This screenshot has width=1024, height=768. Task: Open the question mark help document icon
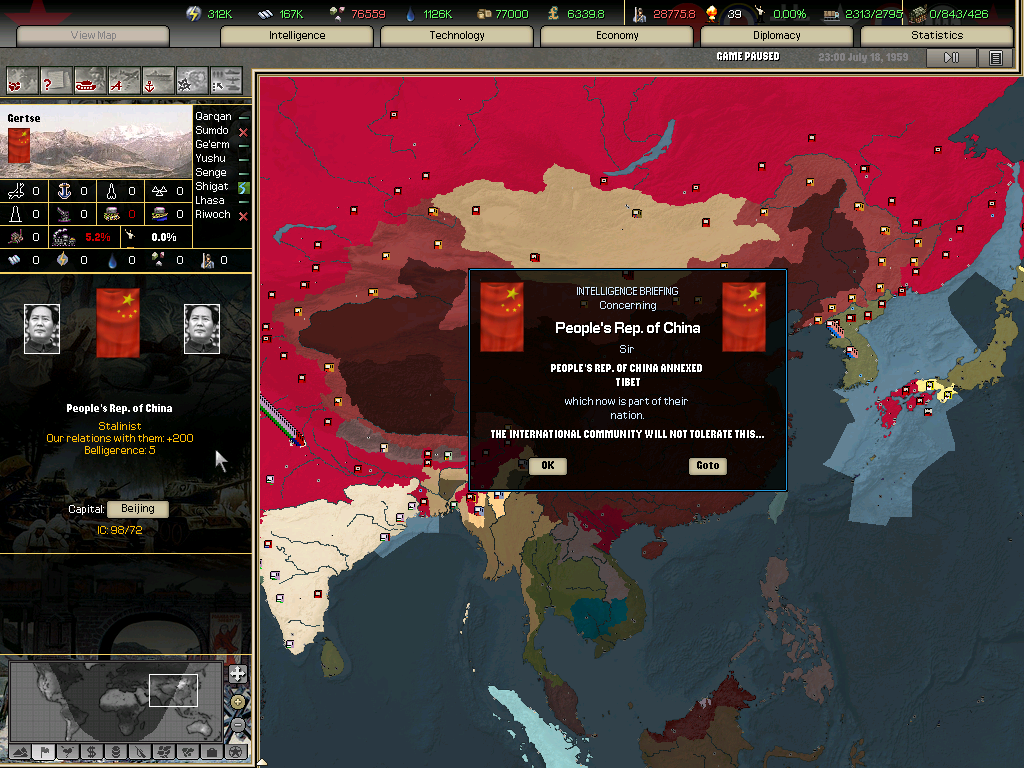(56, 79)
